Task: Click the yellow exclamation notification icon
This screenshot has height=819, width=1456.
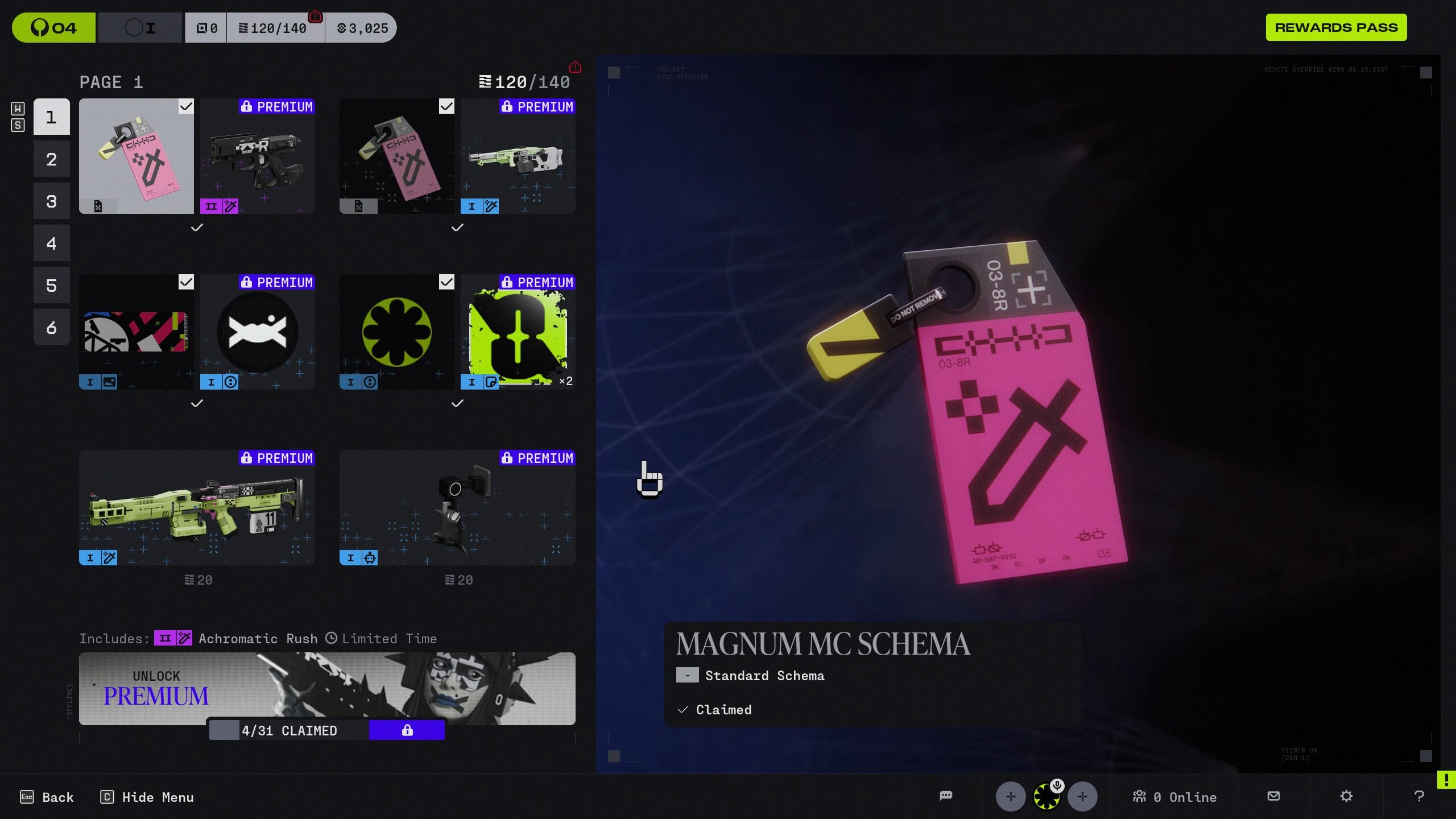Action: tap(1447, 780)
